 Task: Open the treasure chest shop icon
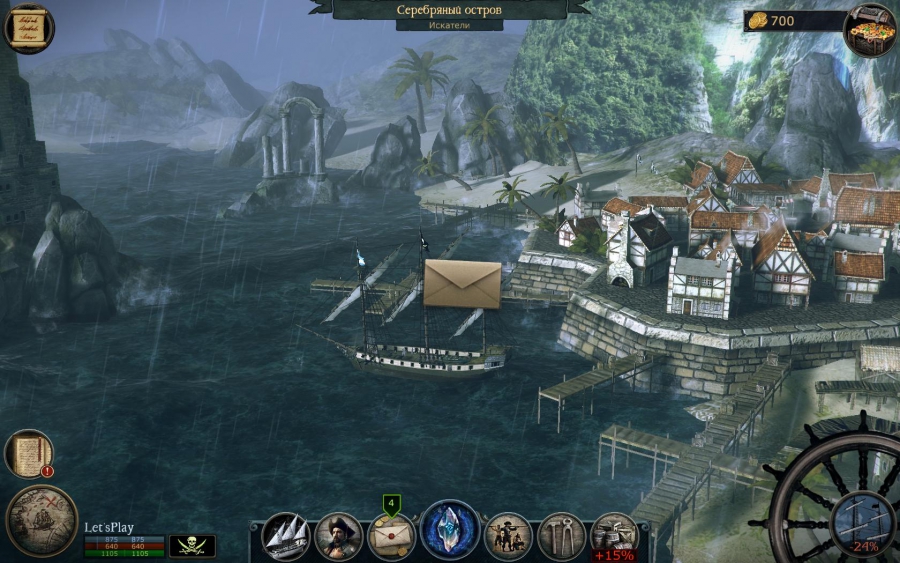pyautogui.click(x=869, y=29)
